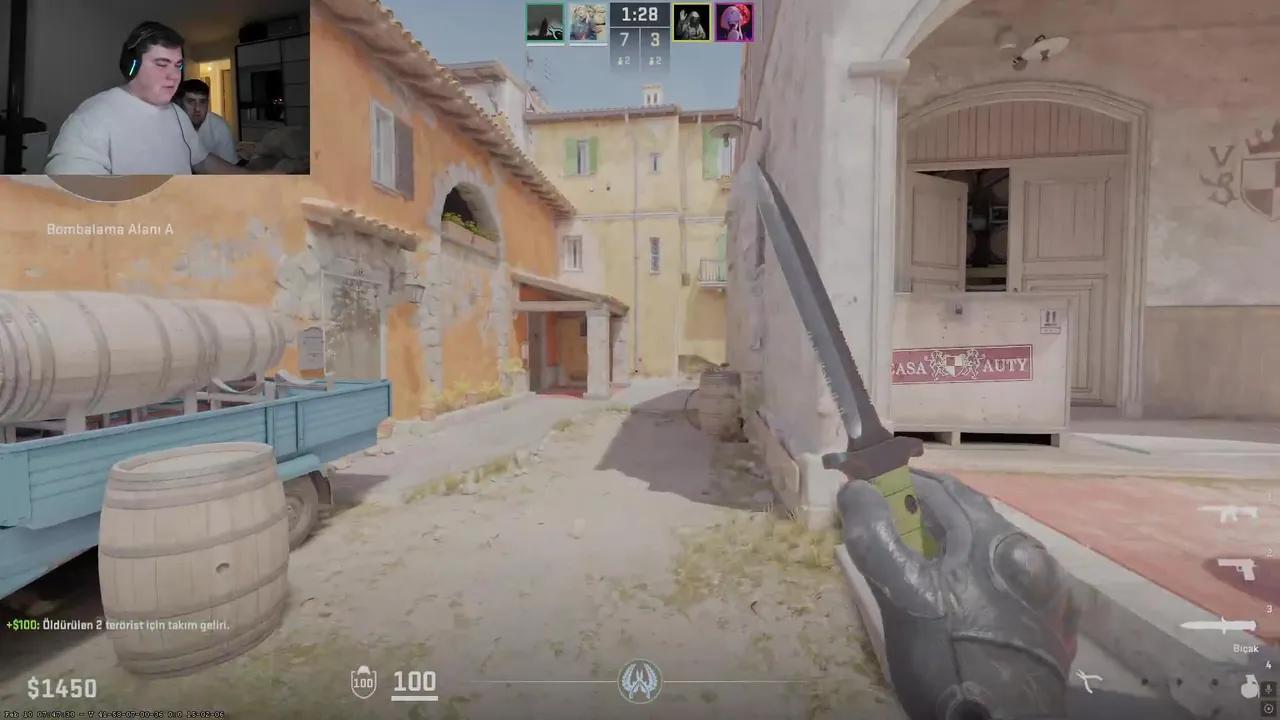Expand the T score panel showing 3
This screenshot has width=1280, height=720.
click(x=656, y=39)
